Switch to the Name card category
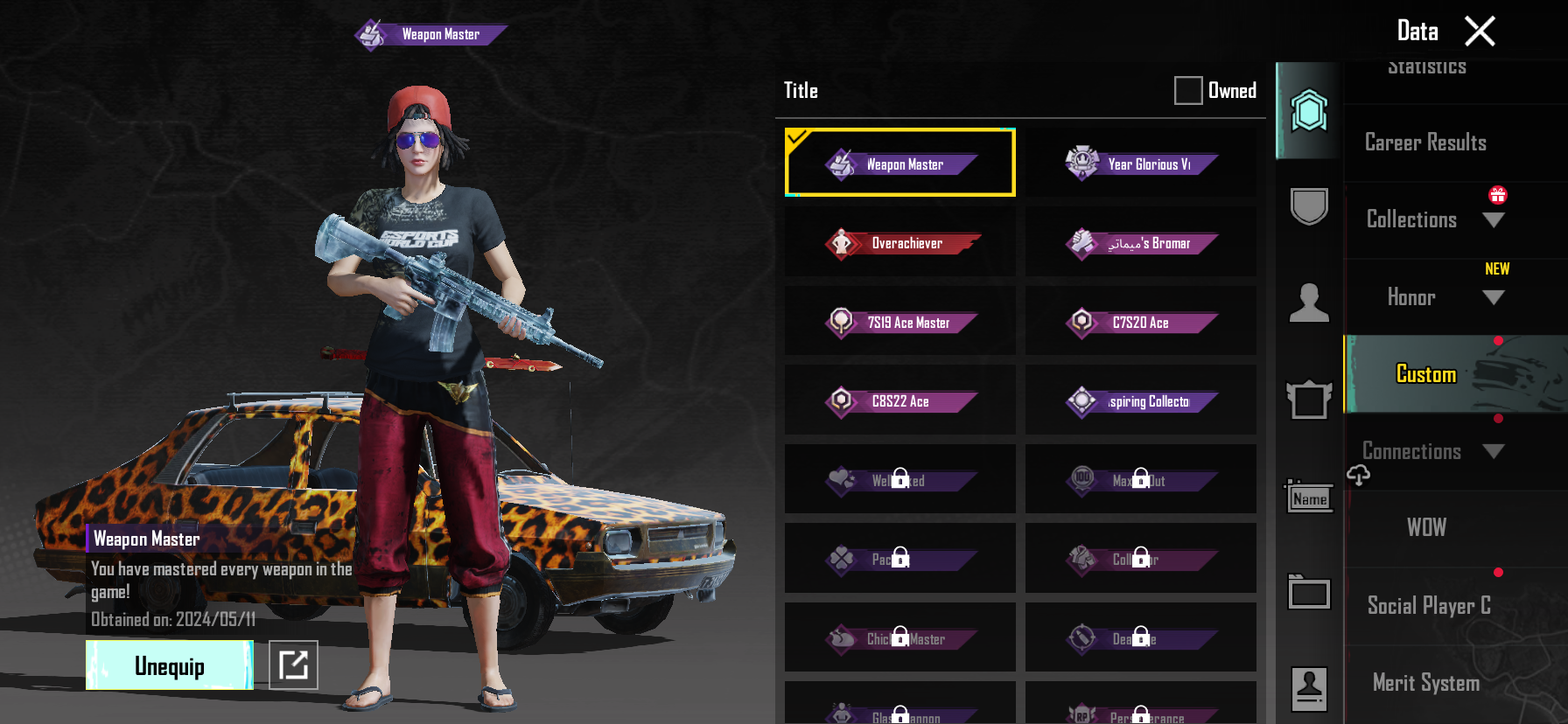The image size is (1568, 724). (x=1309, y=498)
